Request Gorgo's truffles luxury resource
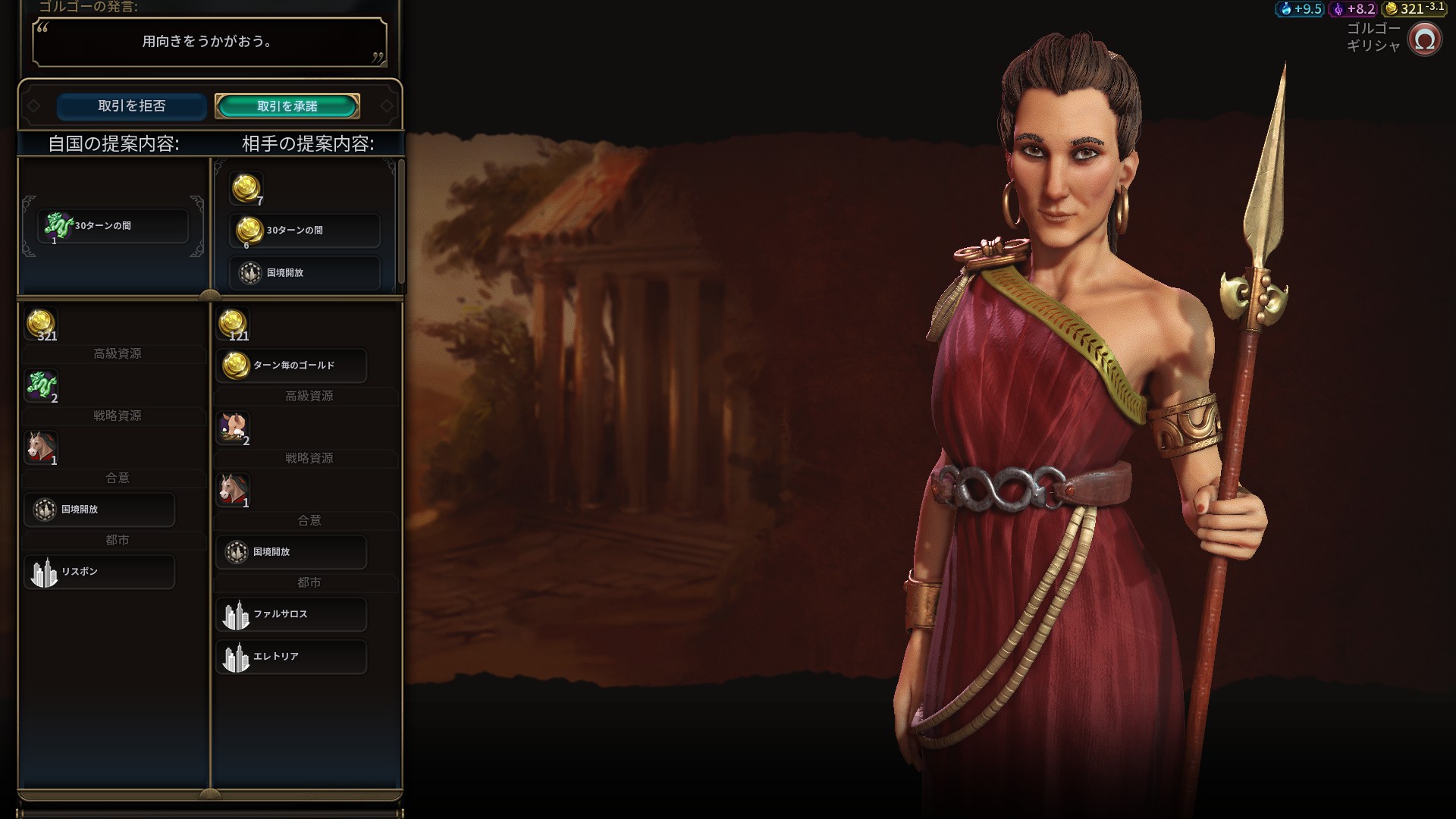Viewport: 1456px width, 819px height. point(233,428)
